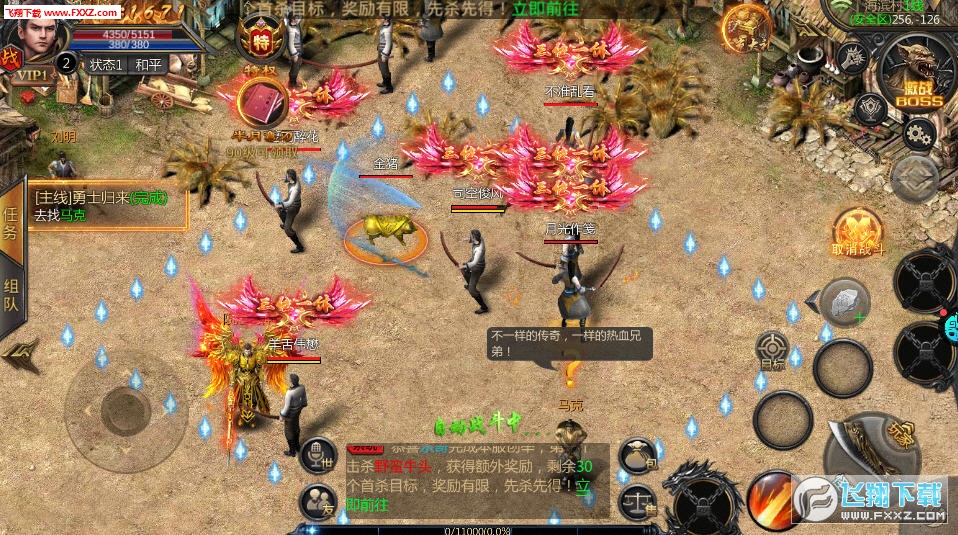Claim the red skill book reward

tap(262, 102)
